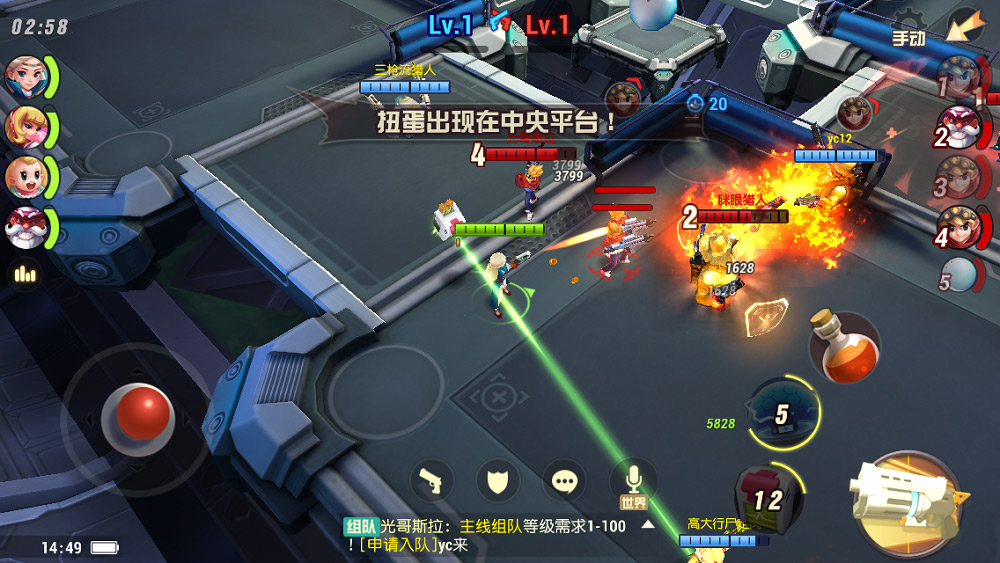Image resolution: width=1000 pixels, height=563 pixels.
Task: Activate the world voice microphone button
Action: click(x=634, y=480)
